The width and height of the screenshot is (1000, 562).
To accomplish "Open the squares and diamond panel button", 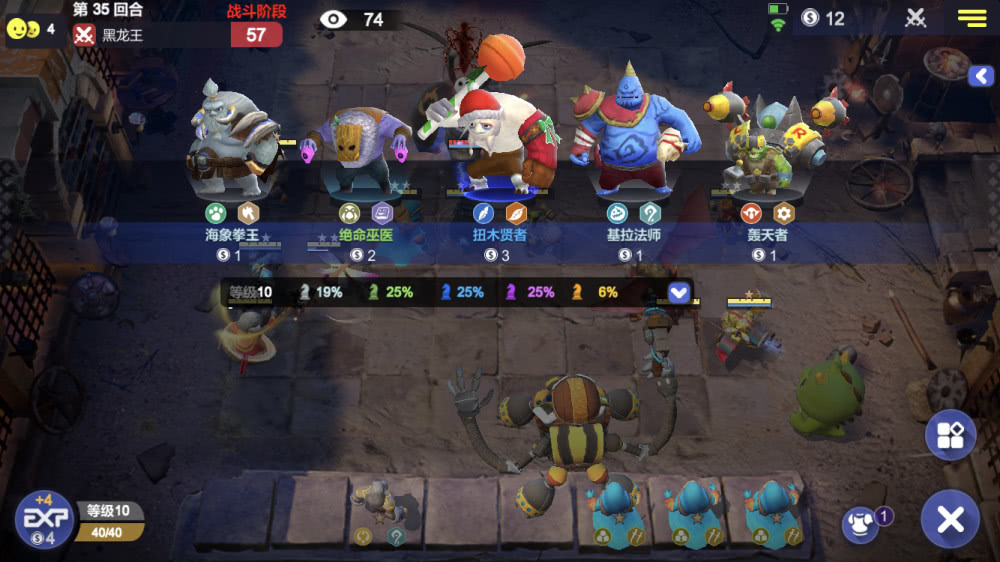I will (949, 434).
